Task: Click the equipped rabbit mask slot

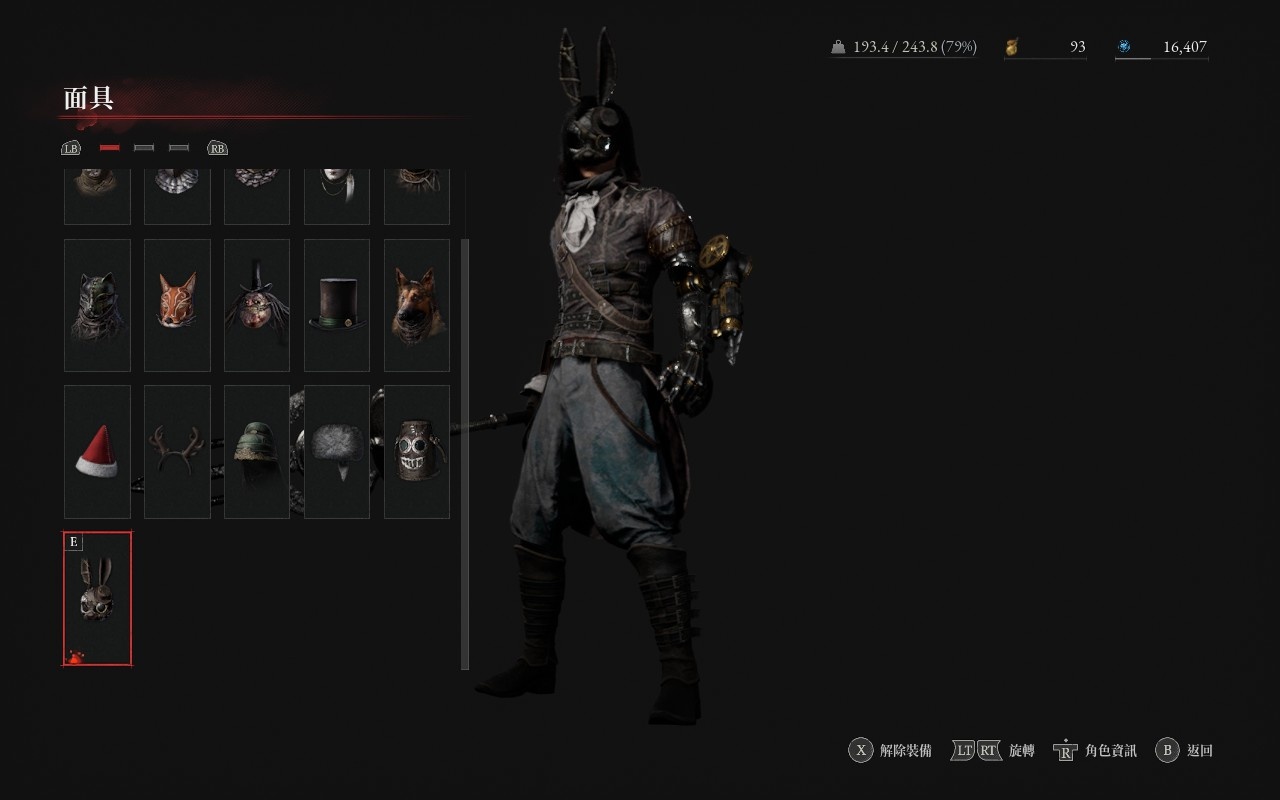Action: click(97, 598)
